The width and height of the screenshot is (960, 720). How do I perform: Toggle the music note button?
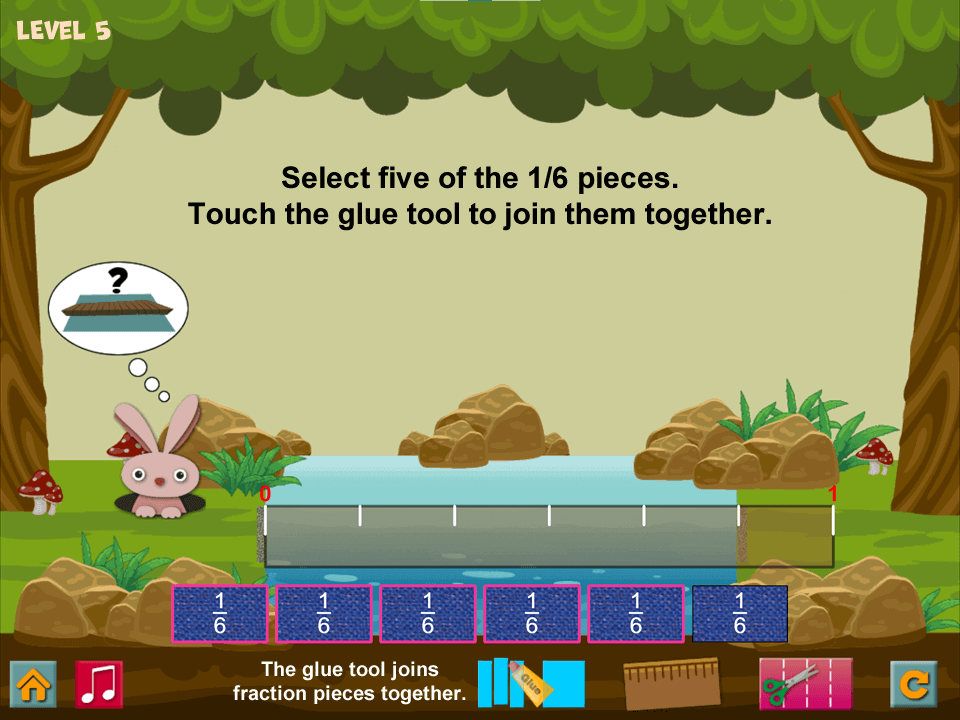[x=99, y=684]
